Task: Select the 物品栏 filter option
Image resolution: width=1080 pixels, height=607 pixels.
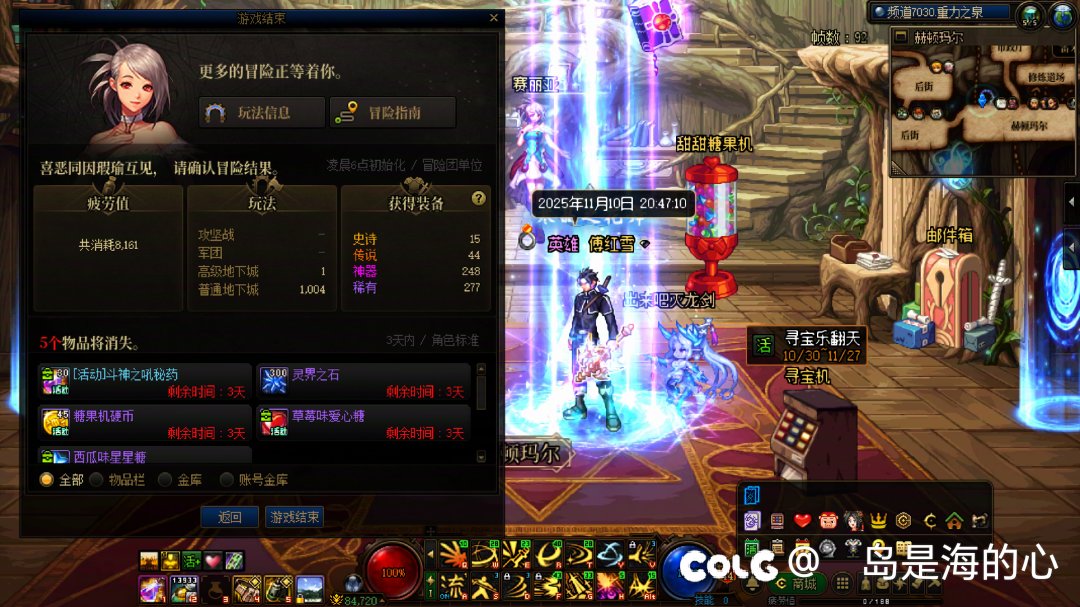Action: coord(97,480)
